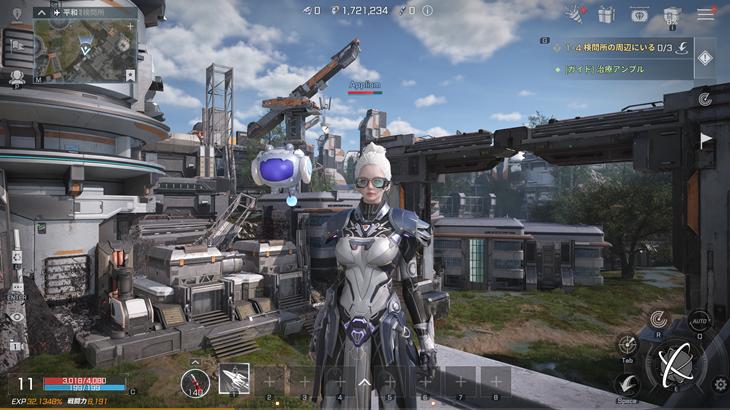Use the dodge skill button
Image resolution: width=730 pixels, height=410 pixels.
627,385
